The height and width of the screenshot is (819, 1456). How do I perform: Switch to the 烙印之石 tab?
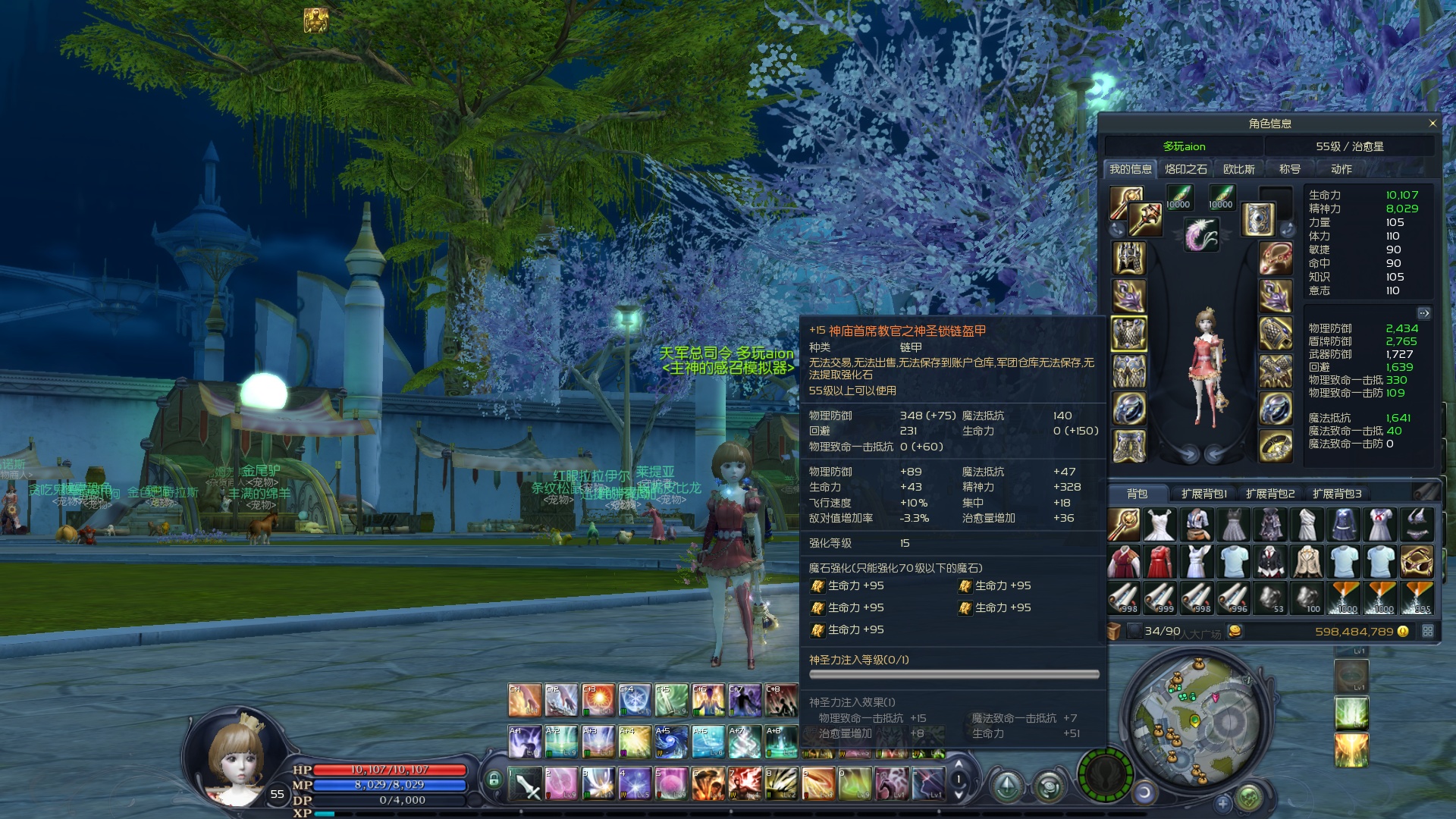pyautogui.click(x=1185, y=169)
